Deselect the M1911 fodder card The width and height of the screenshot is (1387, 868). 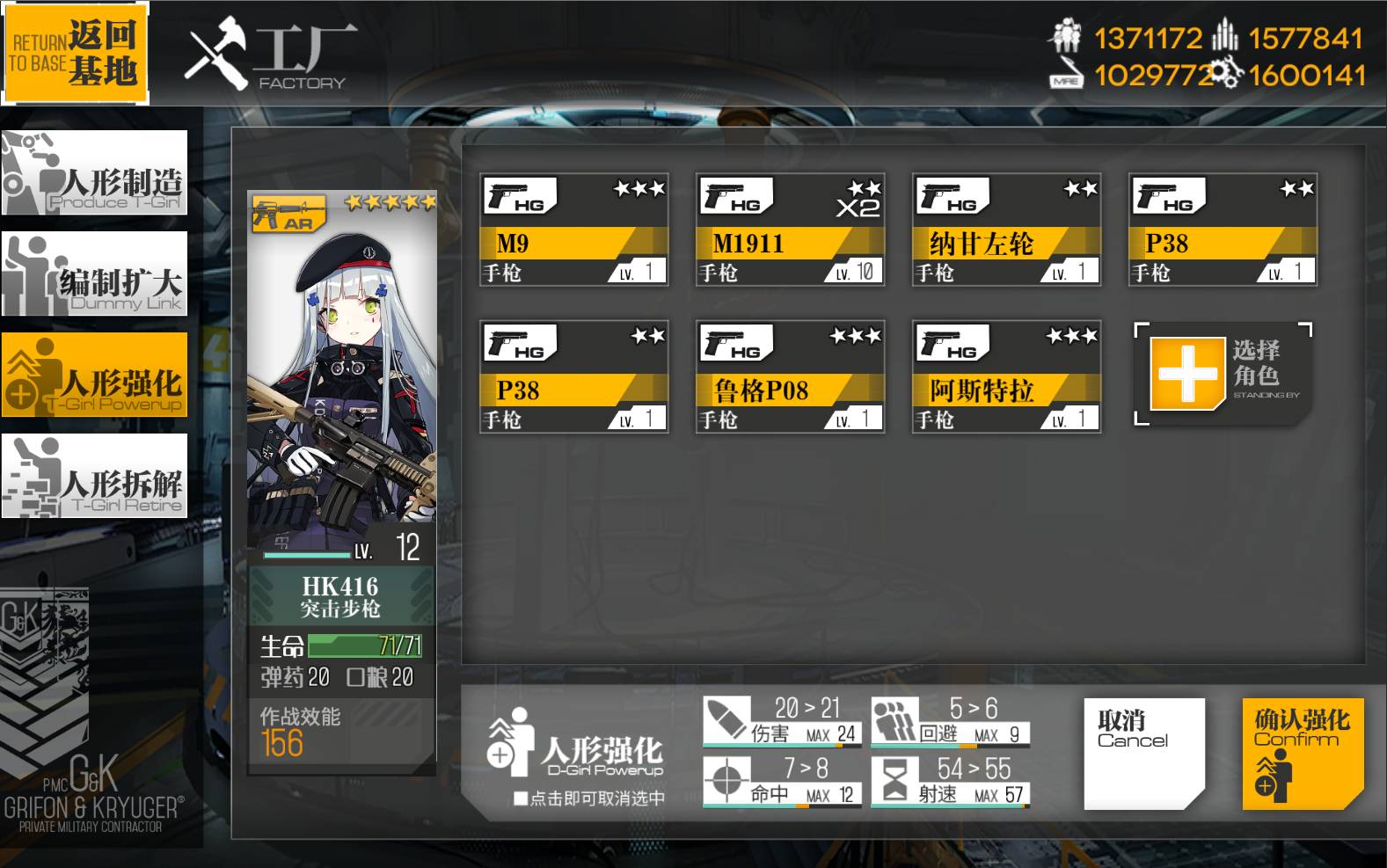pos(790,229)
